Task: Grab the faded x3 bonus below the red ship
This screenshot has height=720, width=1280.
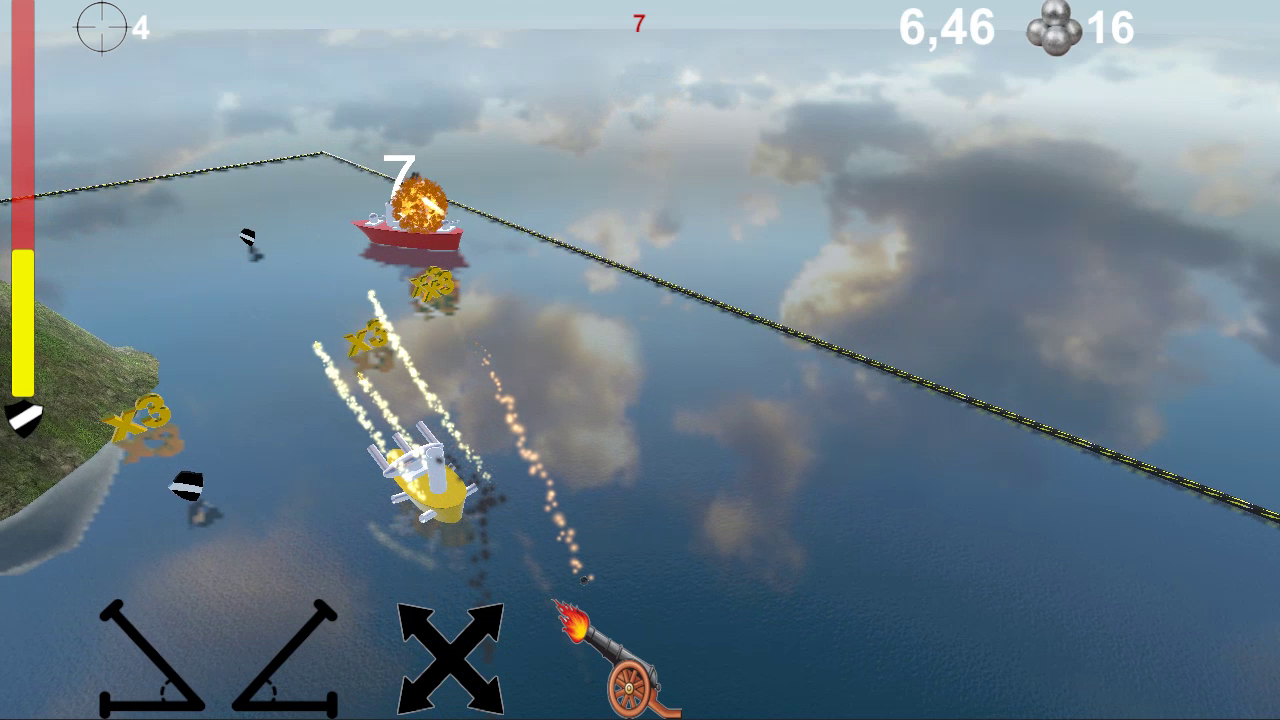Action: [430, 283]
